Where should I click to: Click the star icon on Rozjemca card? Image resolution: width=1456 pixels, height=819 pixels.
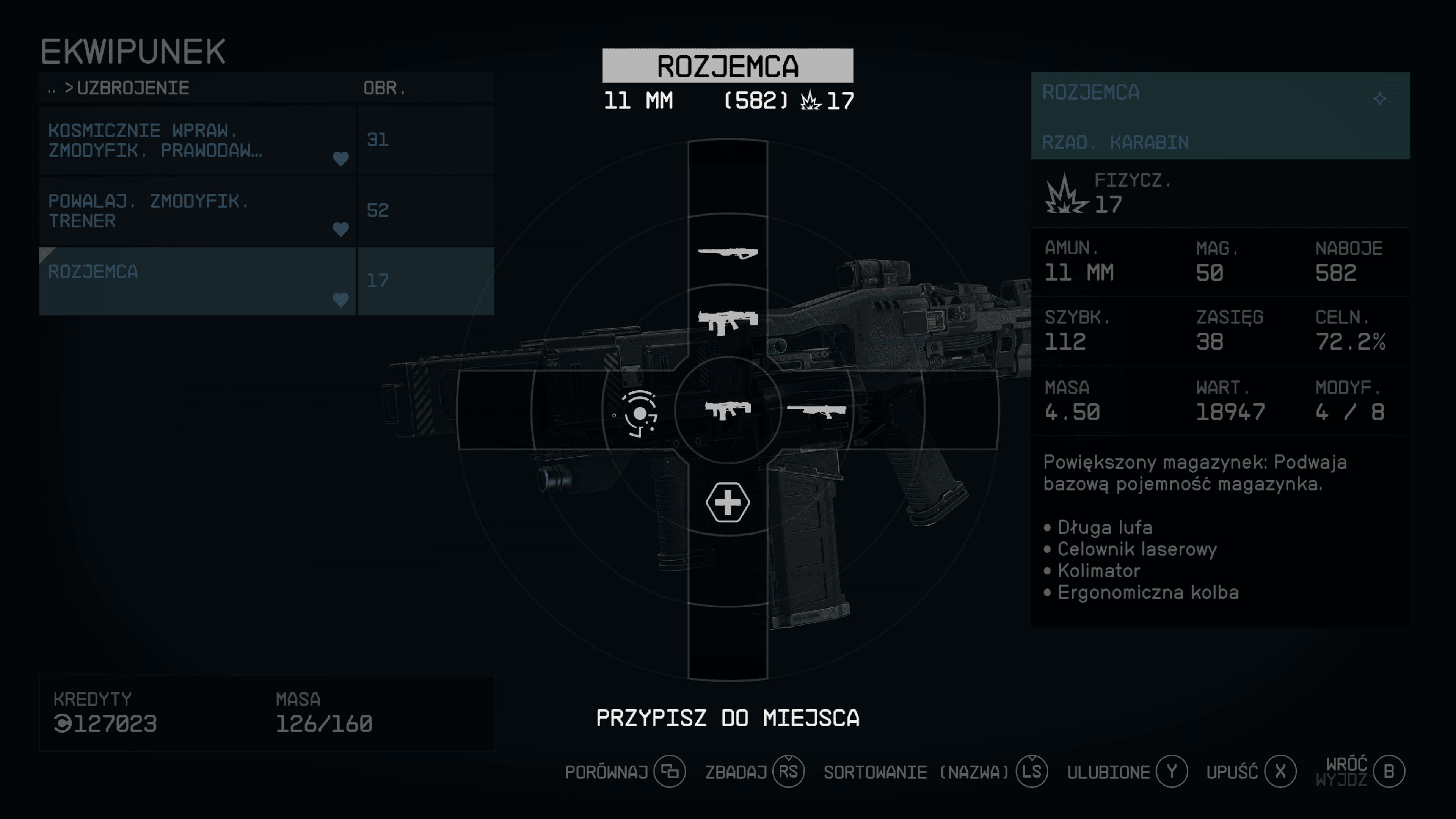click(x=1380, y=99)
